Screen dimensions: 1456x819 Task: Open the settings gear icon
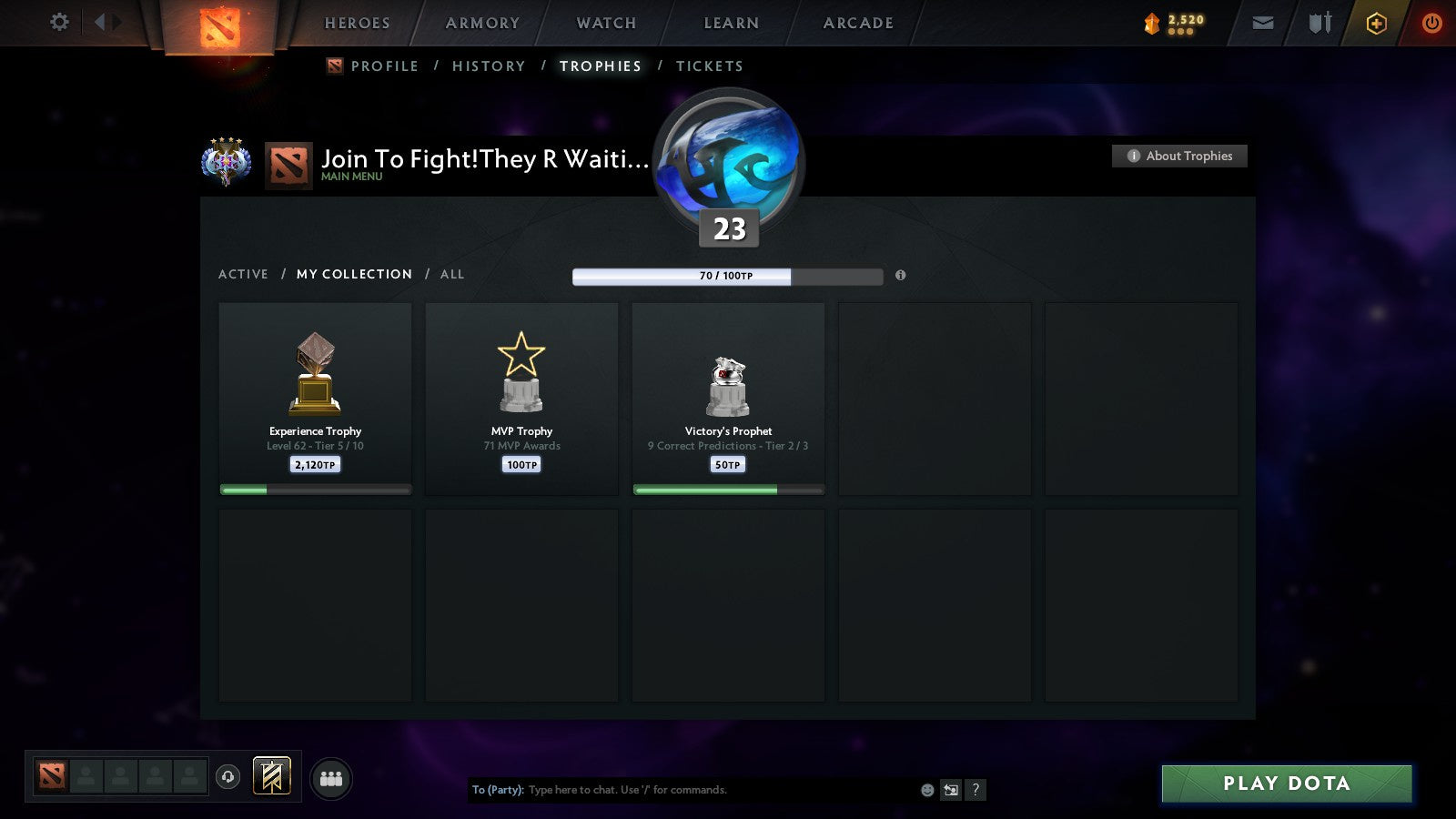tap(59, 23)
